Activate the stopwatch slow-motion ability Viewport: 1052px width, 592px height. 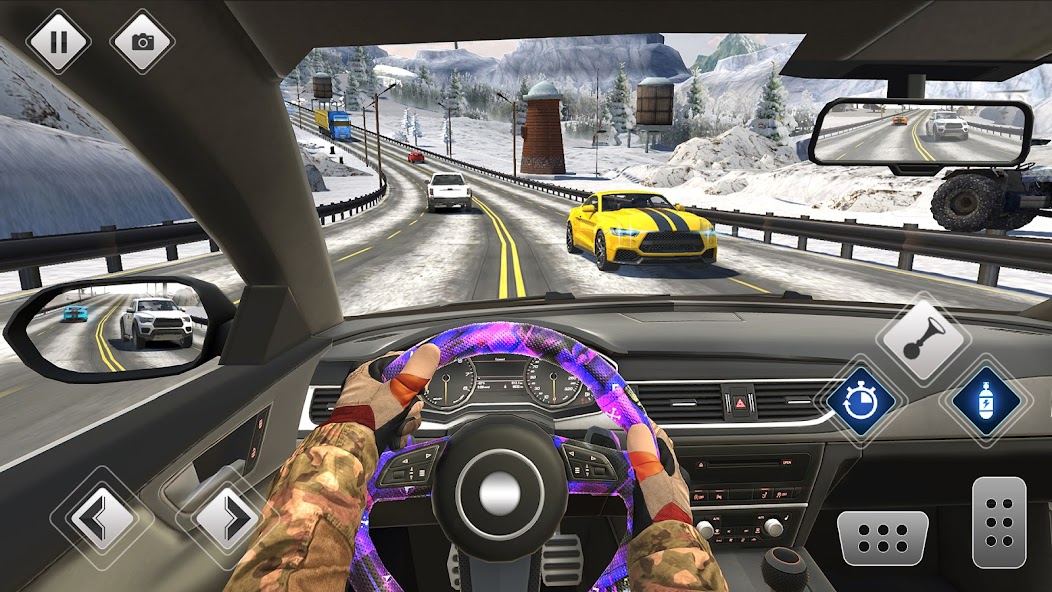860,401
